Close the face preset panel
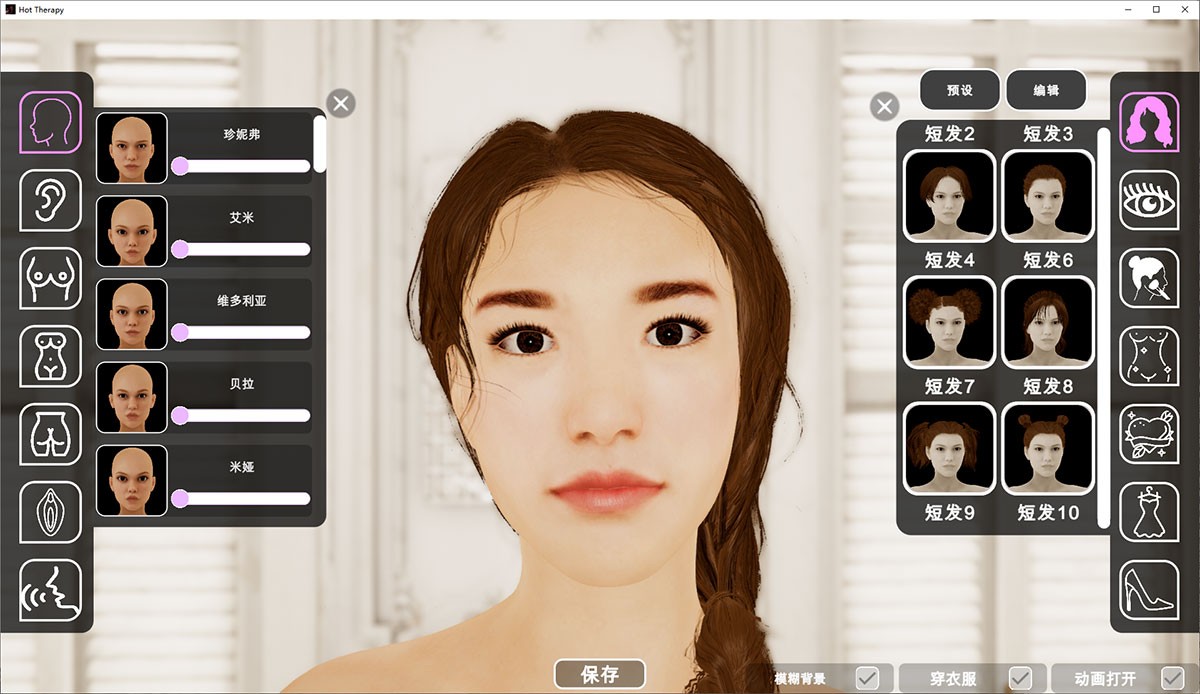This screenshot has height=694, width=1200. coord(341,103)
